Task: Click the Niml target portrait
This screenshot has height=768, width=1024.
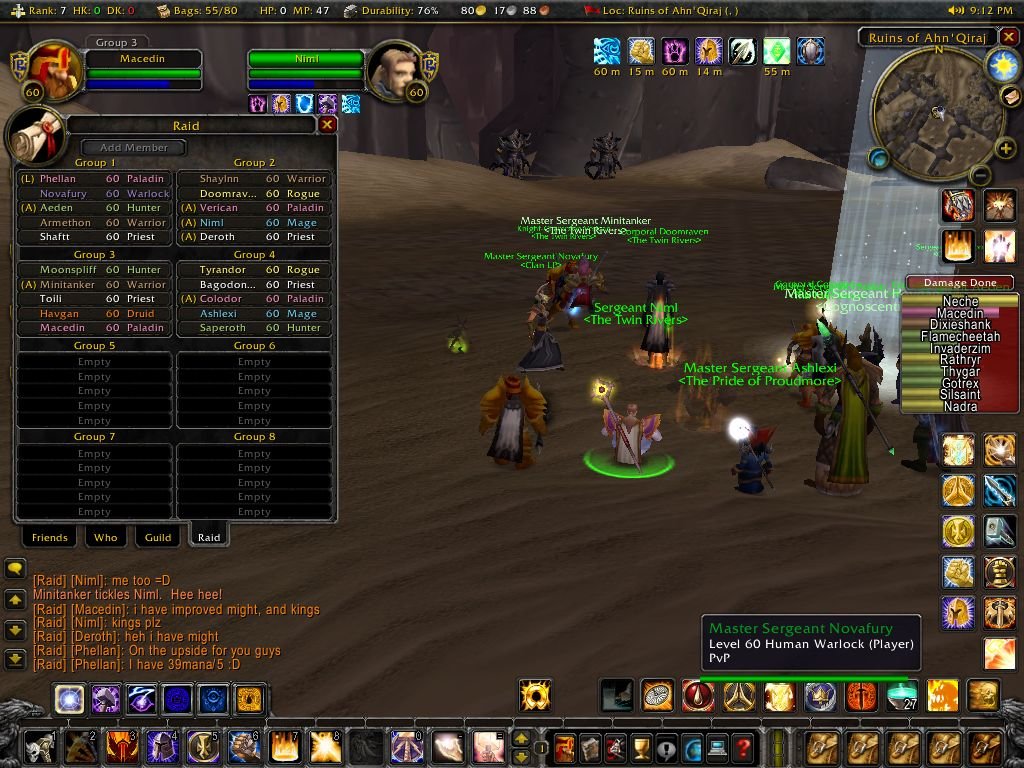Action: 395,71
